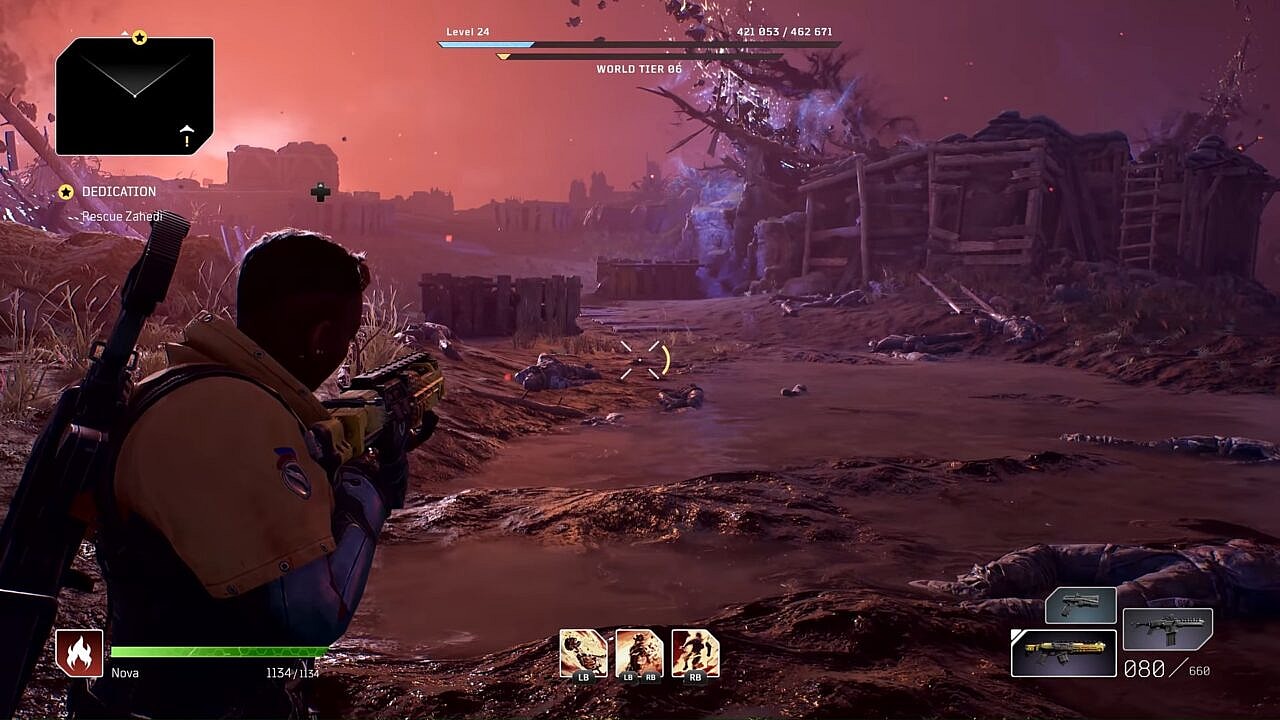Image resolution: width=1280 pixels, height=720 pixels.
Task: Trigger the third ability with the running figure
Action: click(695, 653)
